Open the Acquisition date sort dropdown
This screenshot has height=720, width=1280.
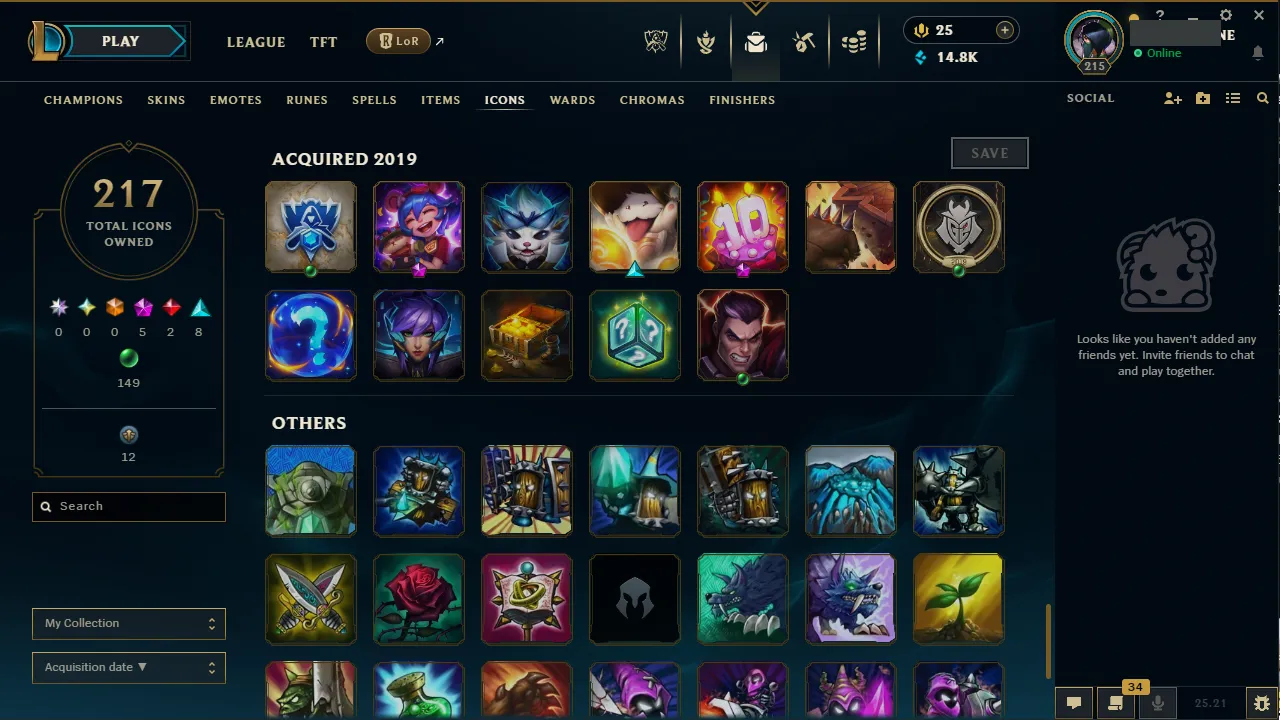click(x=128, y=667)
